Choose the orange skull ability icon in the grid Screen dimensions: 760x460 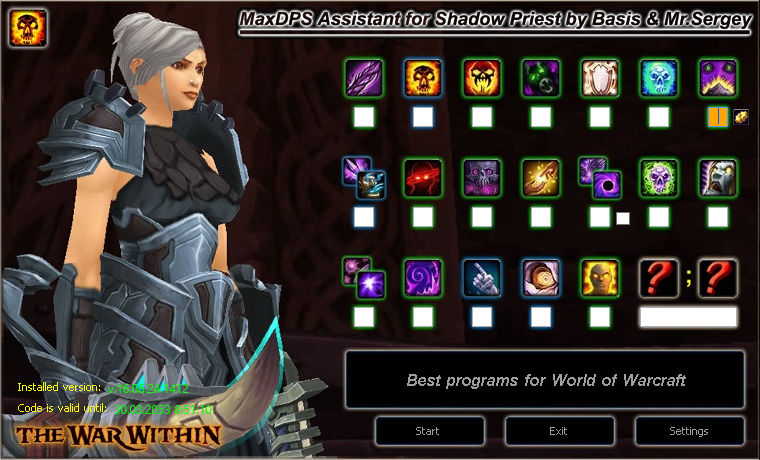pyautogui.click(x=423, y=77)
